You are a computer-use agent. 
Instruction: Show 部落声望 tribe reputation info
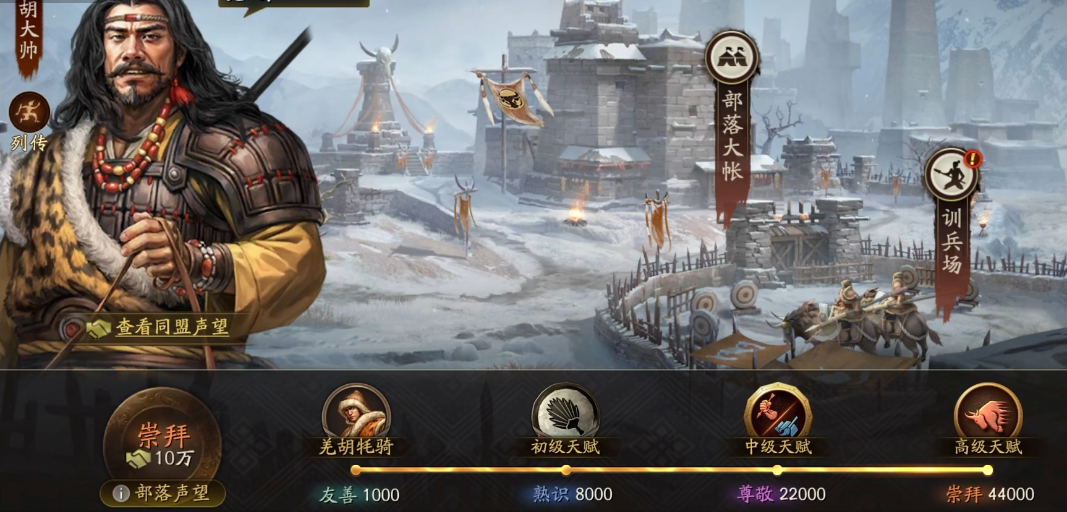pos(163,493)
